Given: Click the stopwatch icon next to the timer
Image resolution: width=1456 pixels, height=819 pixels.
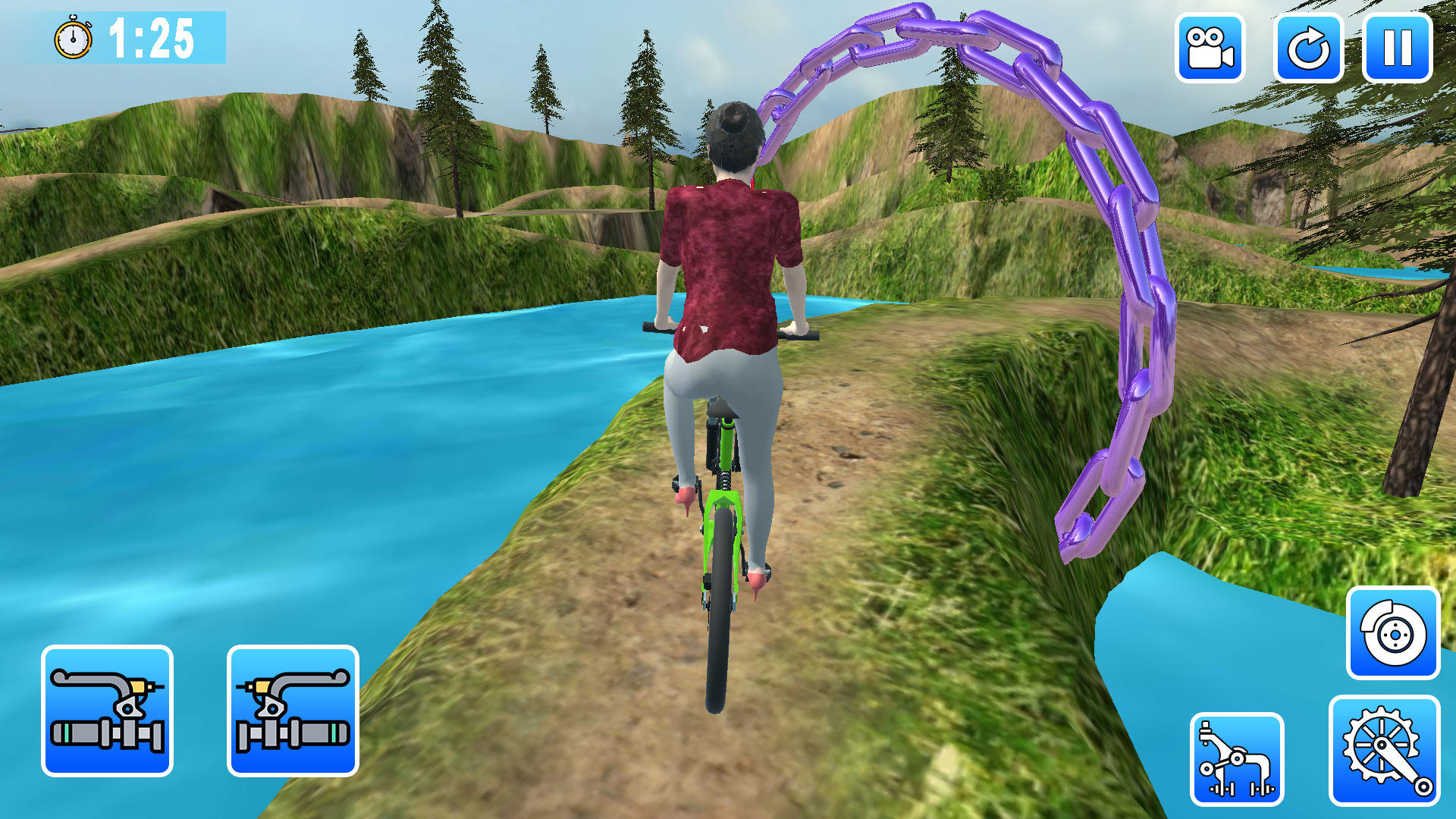Looking at the screenshot, I should (72, 38).
